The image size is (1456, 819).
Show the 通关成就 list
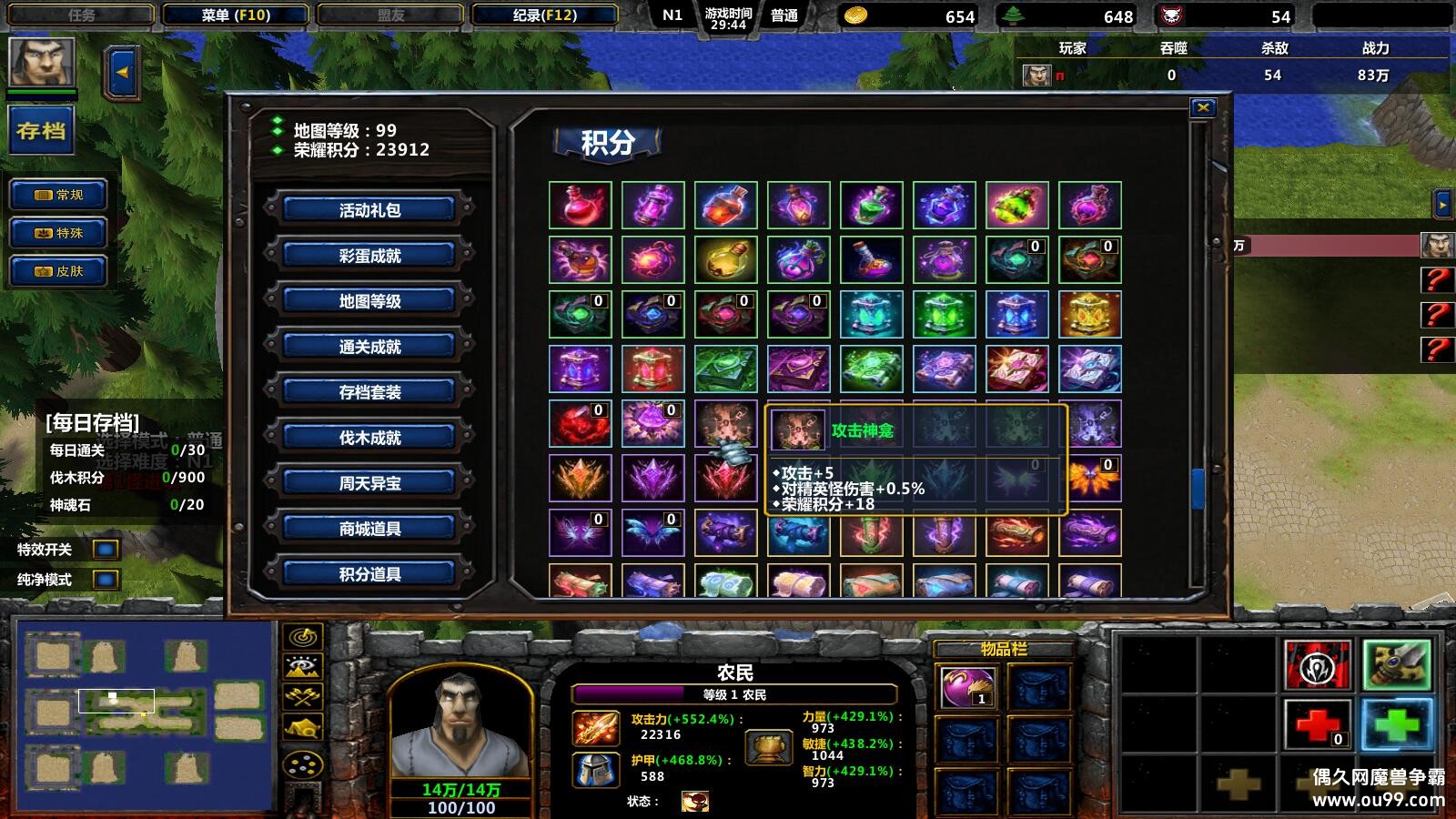click(x=369, y=347)
